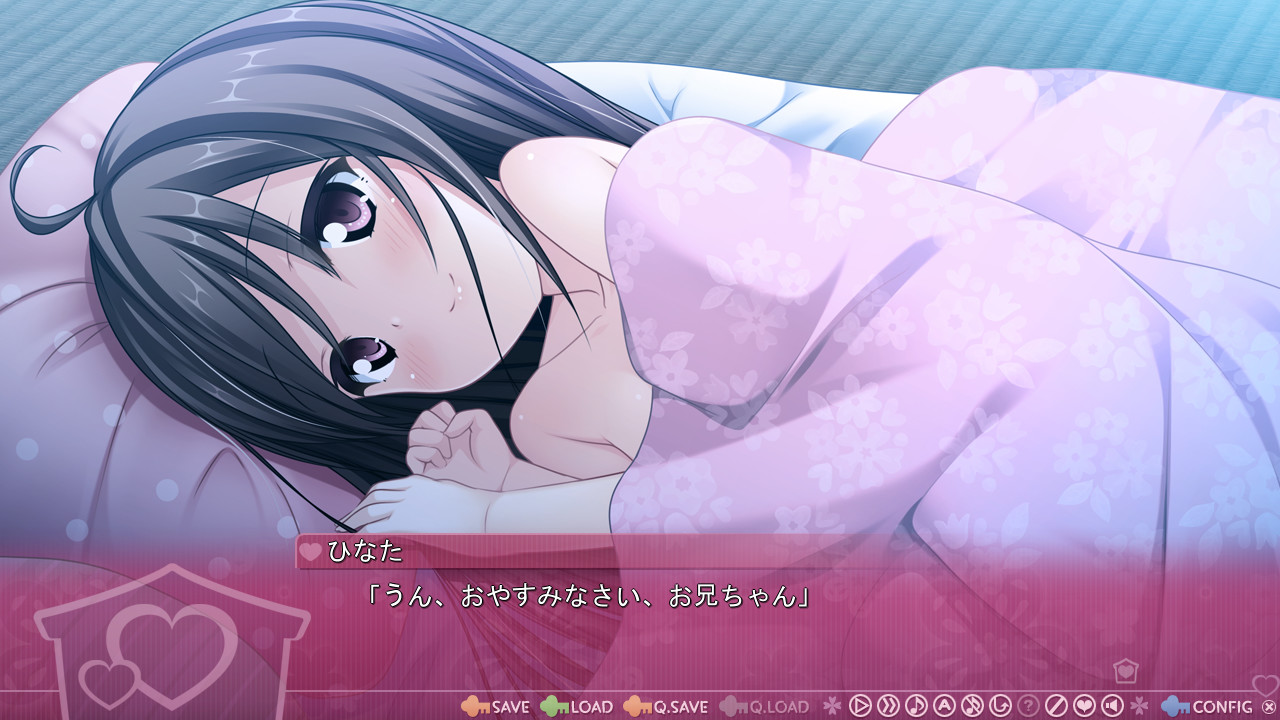Close the message window with X
This screenshot has width=1280, height=720.
click(1269, 707)
